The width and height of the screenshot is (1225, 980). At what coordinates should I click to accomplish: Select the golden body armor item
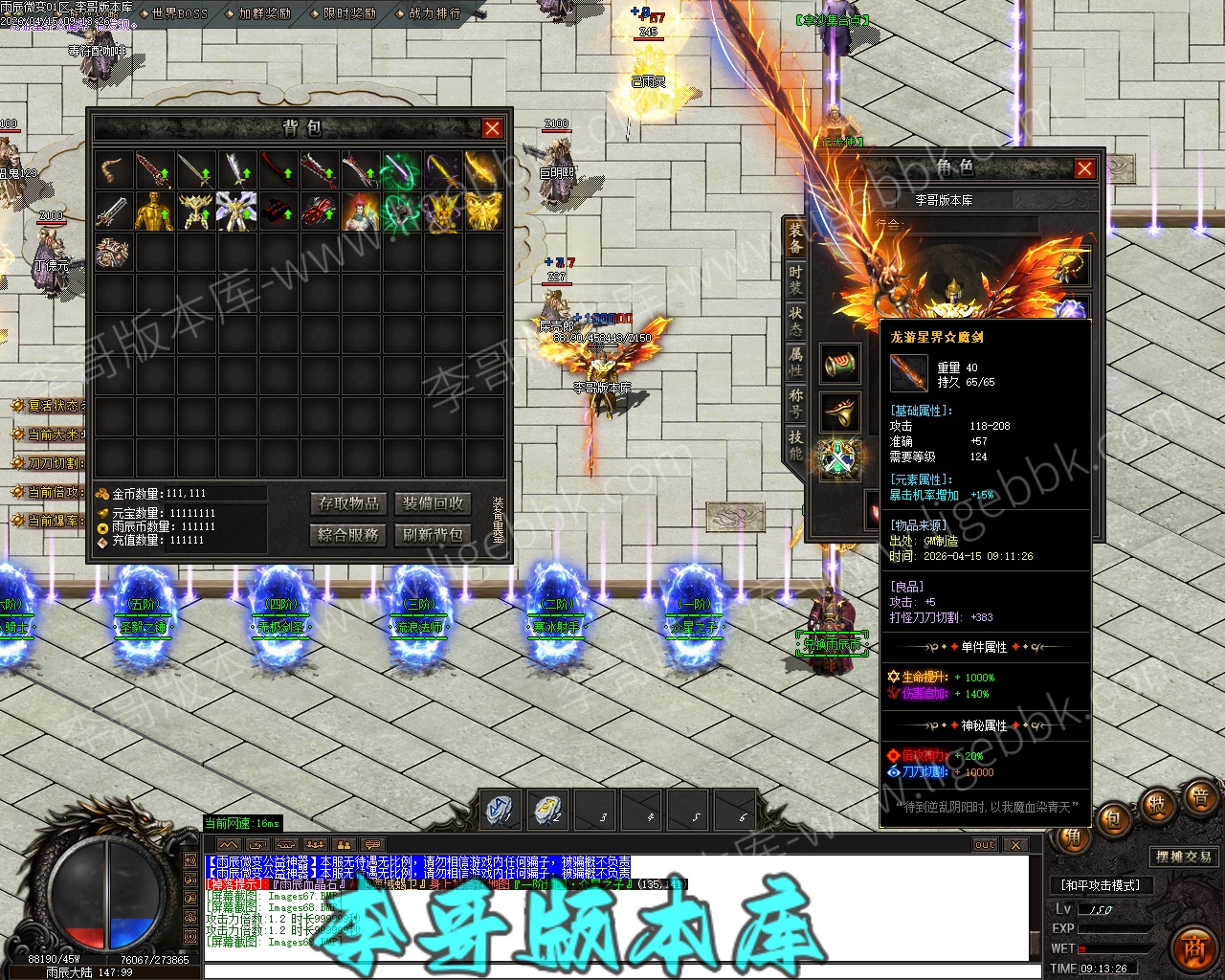click(154, 211)
